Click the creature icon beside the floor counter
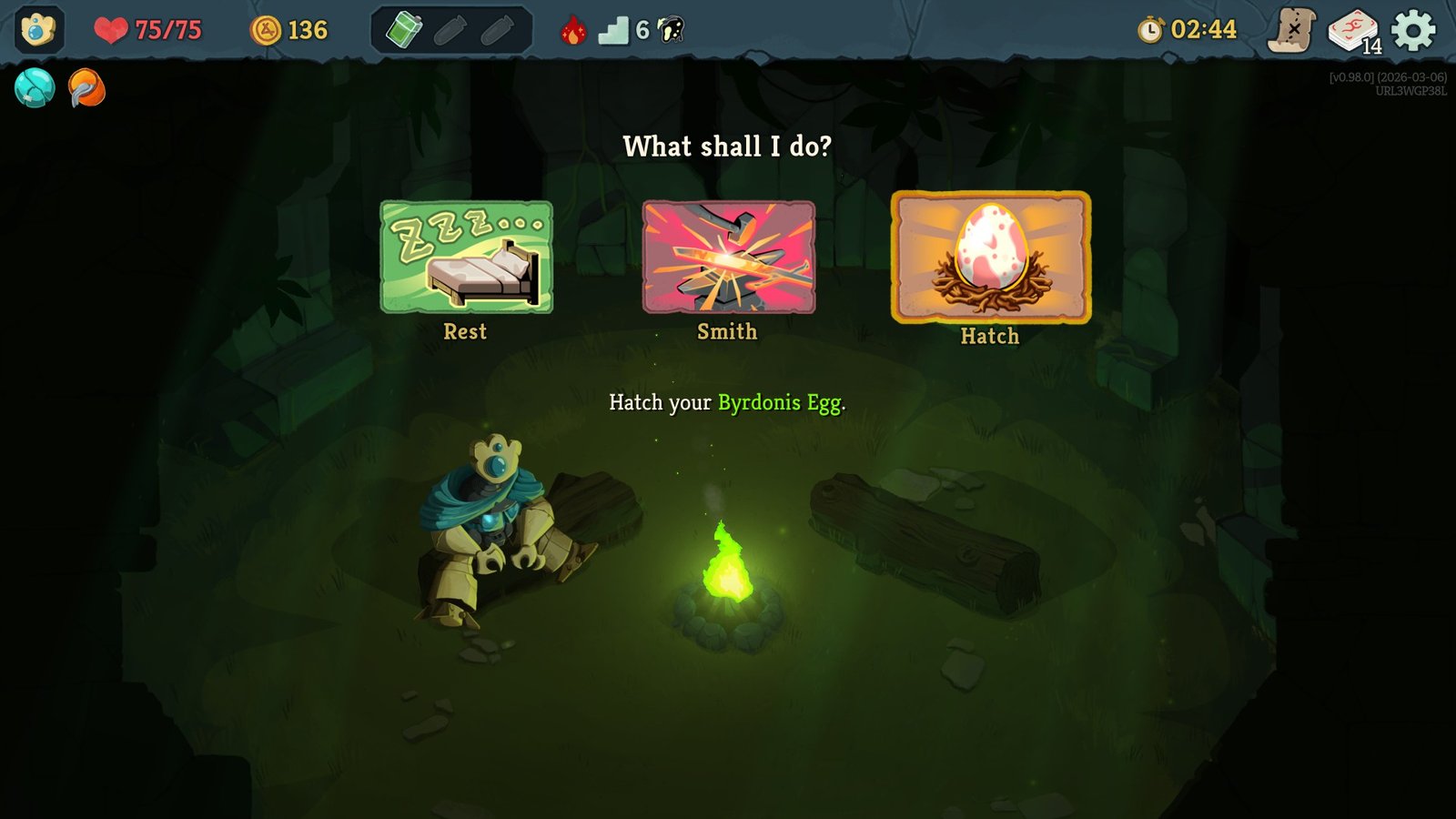Image resolution: width=1456 pixels, height=819 pixels. (x=668, y=29)
